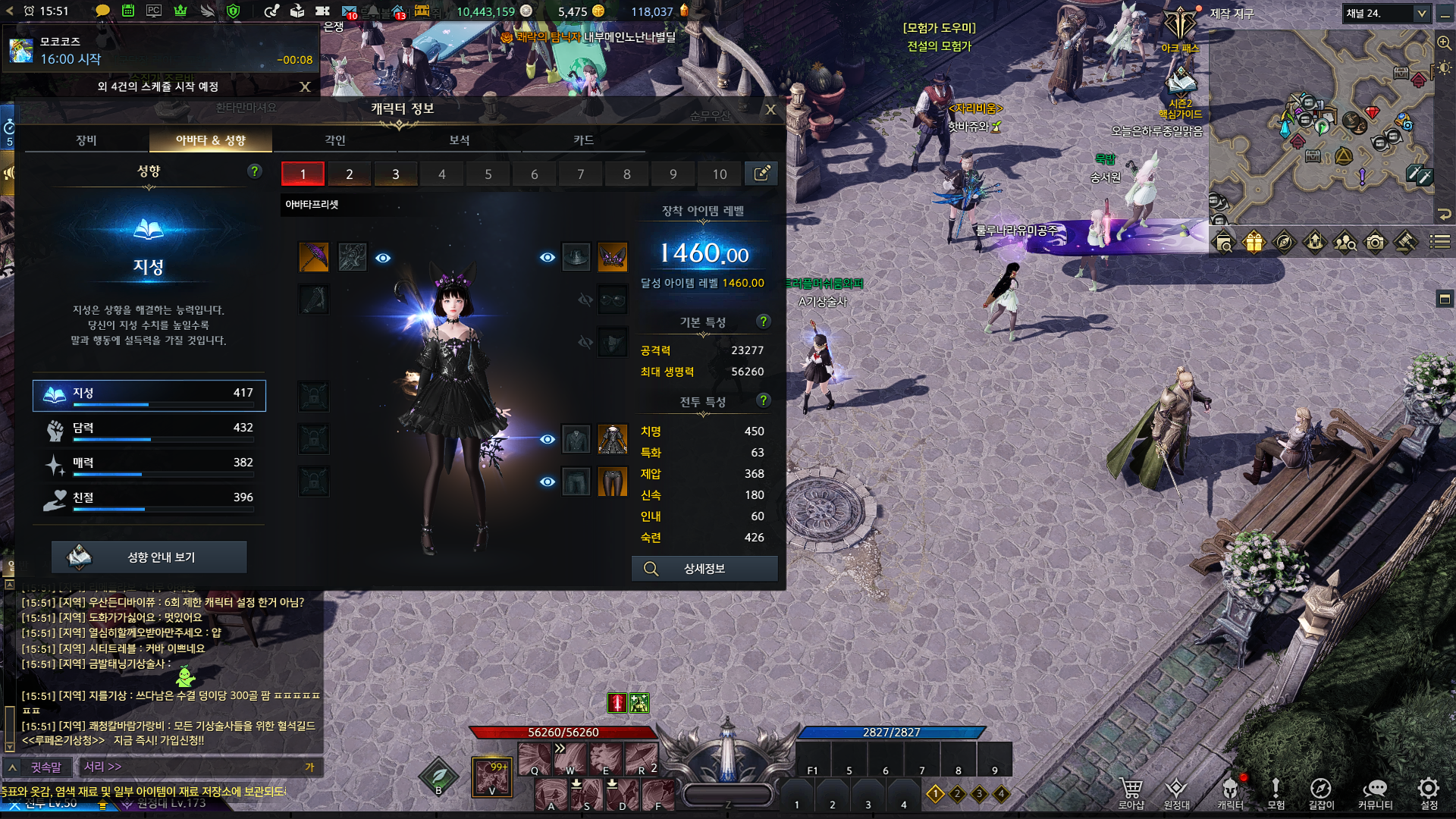This screenshot has height=819, width=1456.
Task: Open 상세정보 detailed stats
Action: 704,569
